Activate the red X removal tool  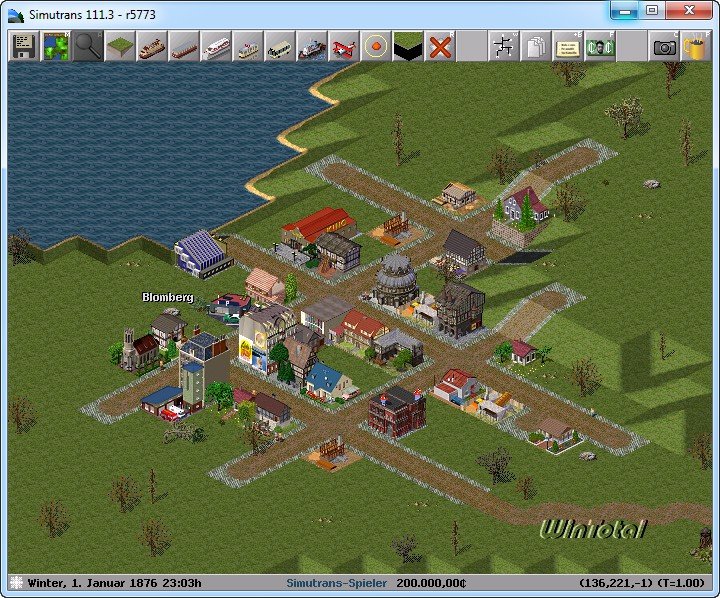[440, 46]
